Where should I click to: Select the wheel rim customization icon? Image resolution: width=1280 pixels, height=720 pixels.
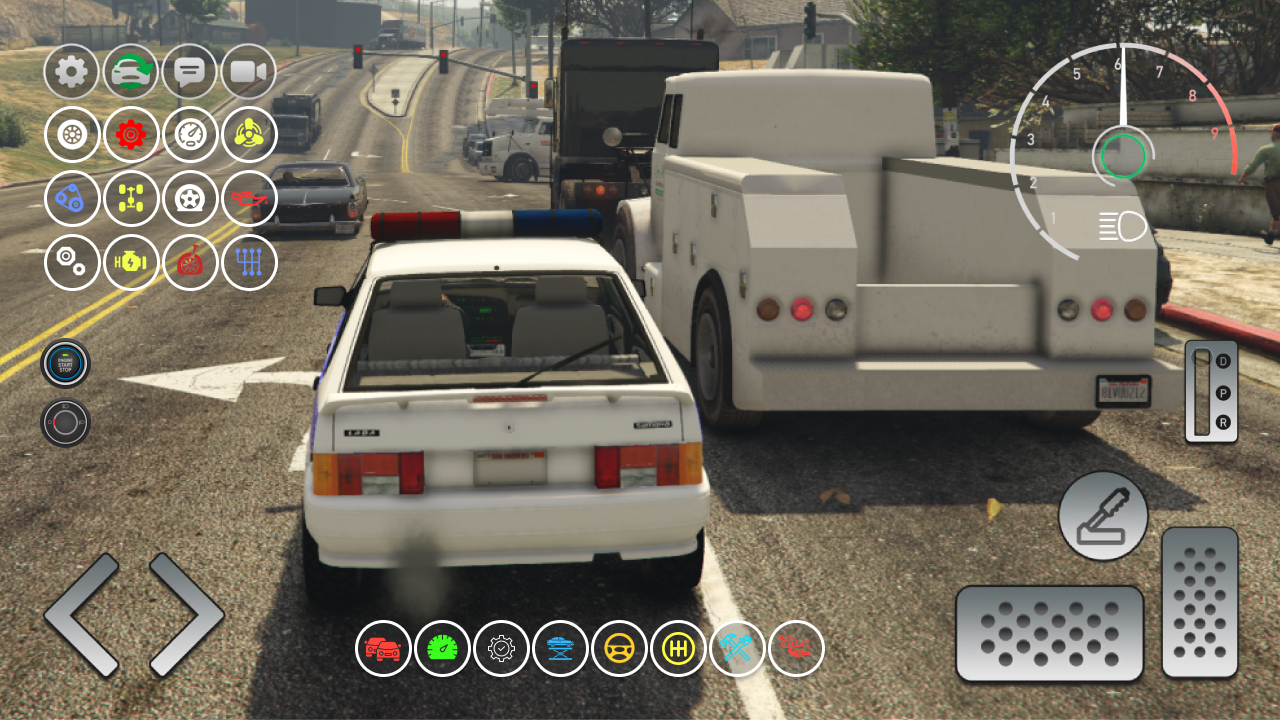tap(71, 135)
